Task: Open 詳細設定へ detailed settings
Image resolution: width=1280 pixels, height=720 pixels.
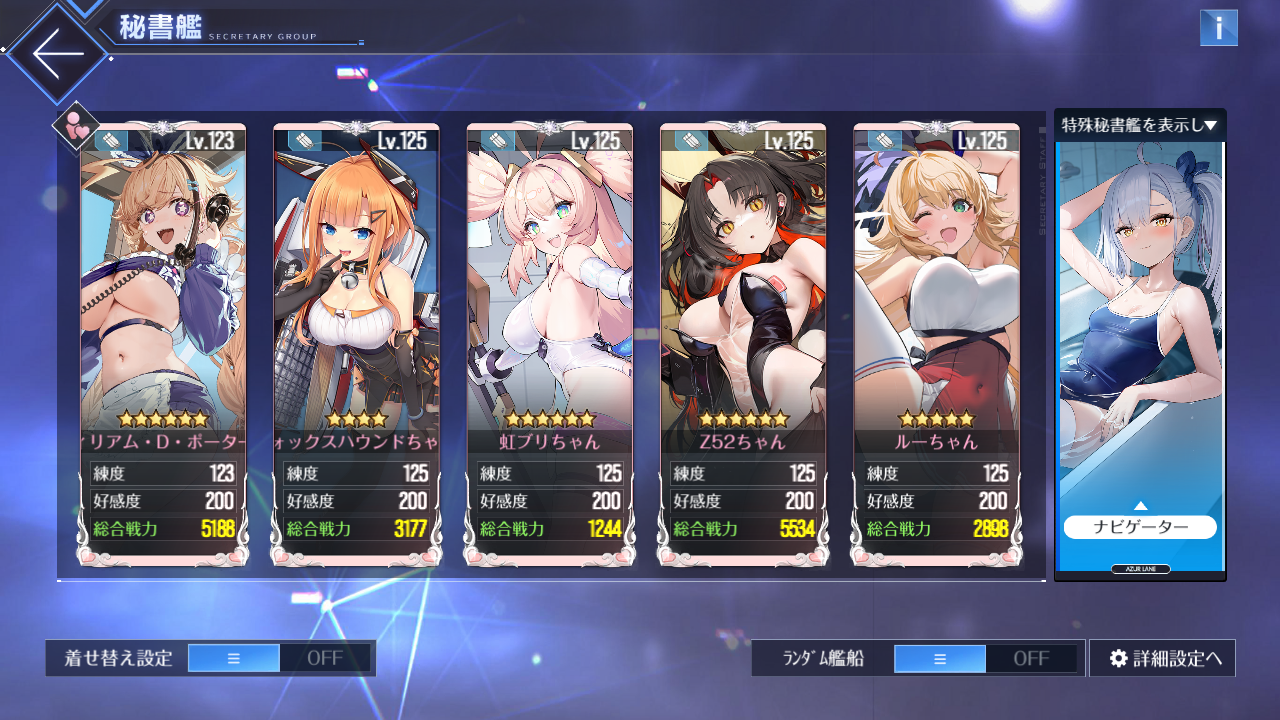Action: 1162,658
